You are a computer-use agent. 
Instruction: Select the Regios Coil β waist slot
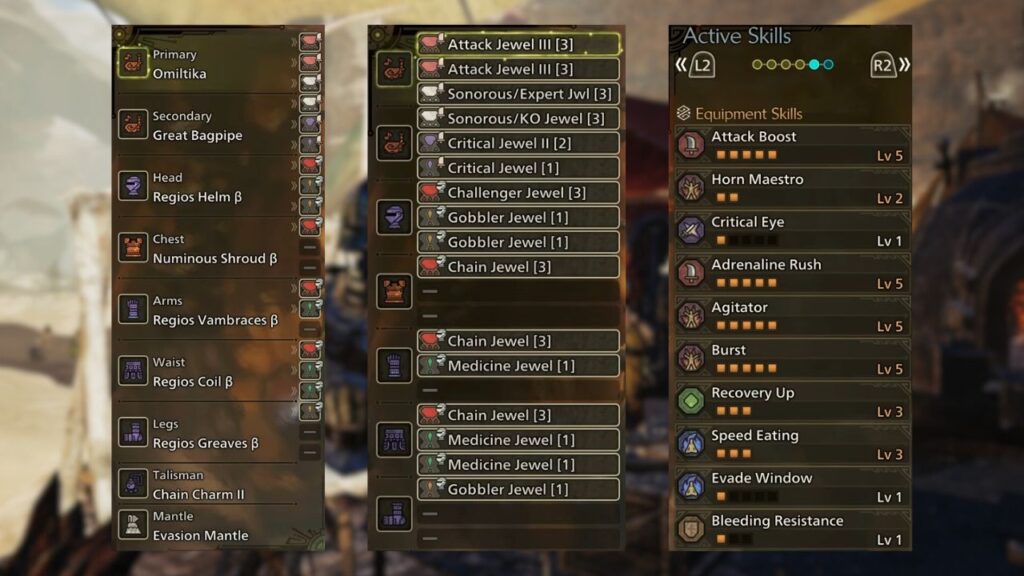click(205, 372)
